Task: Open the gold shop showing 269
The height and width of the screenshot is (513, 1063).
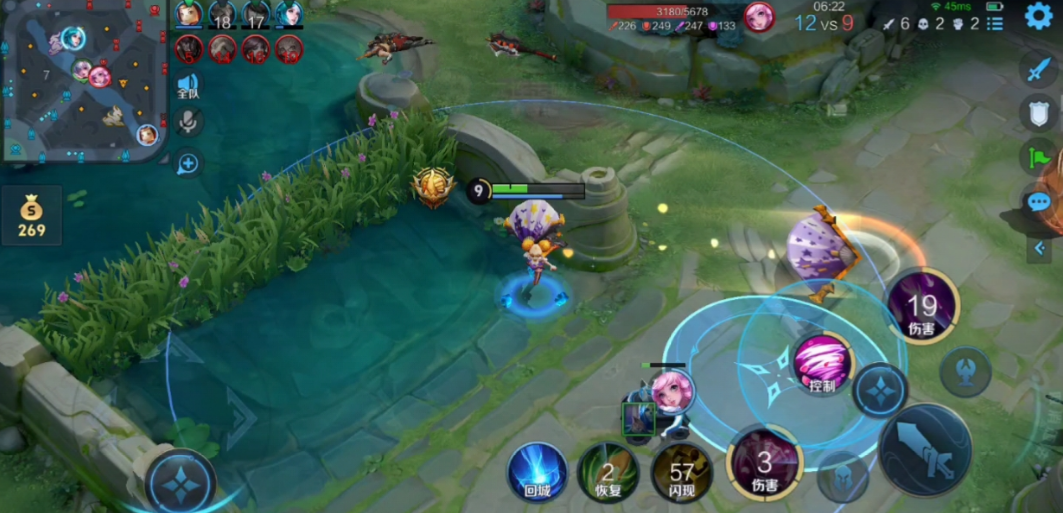Action: [31, 215]
